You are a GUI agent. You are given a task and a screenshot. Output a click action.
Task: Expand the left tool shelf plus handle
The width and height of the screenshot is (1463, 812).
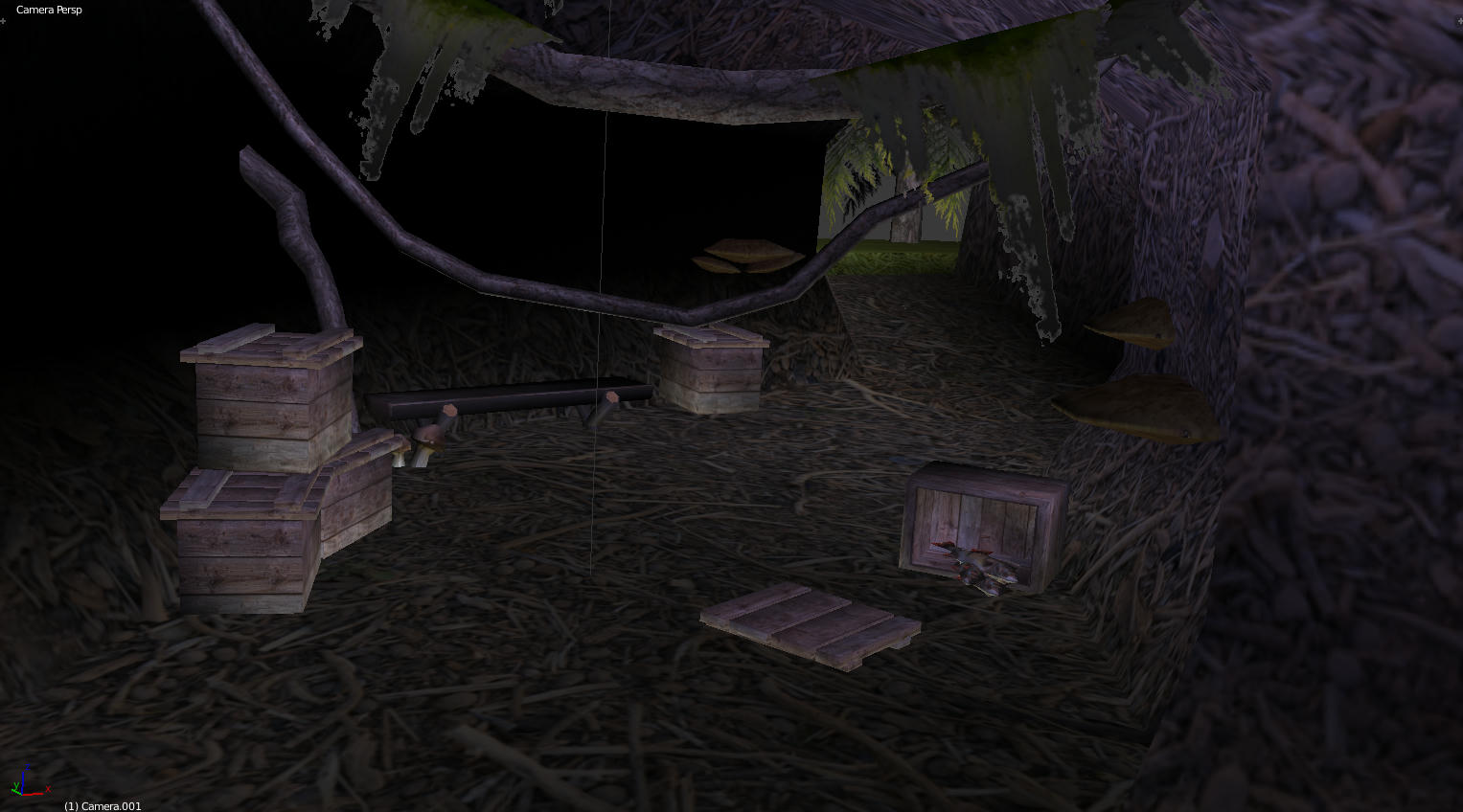coord(4,20)
